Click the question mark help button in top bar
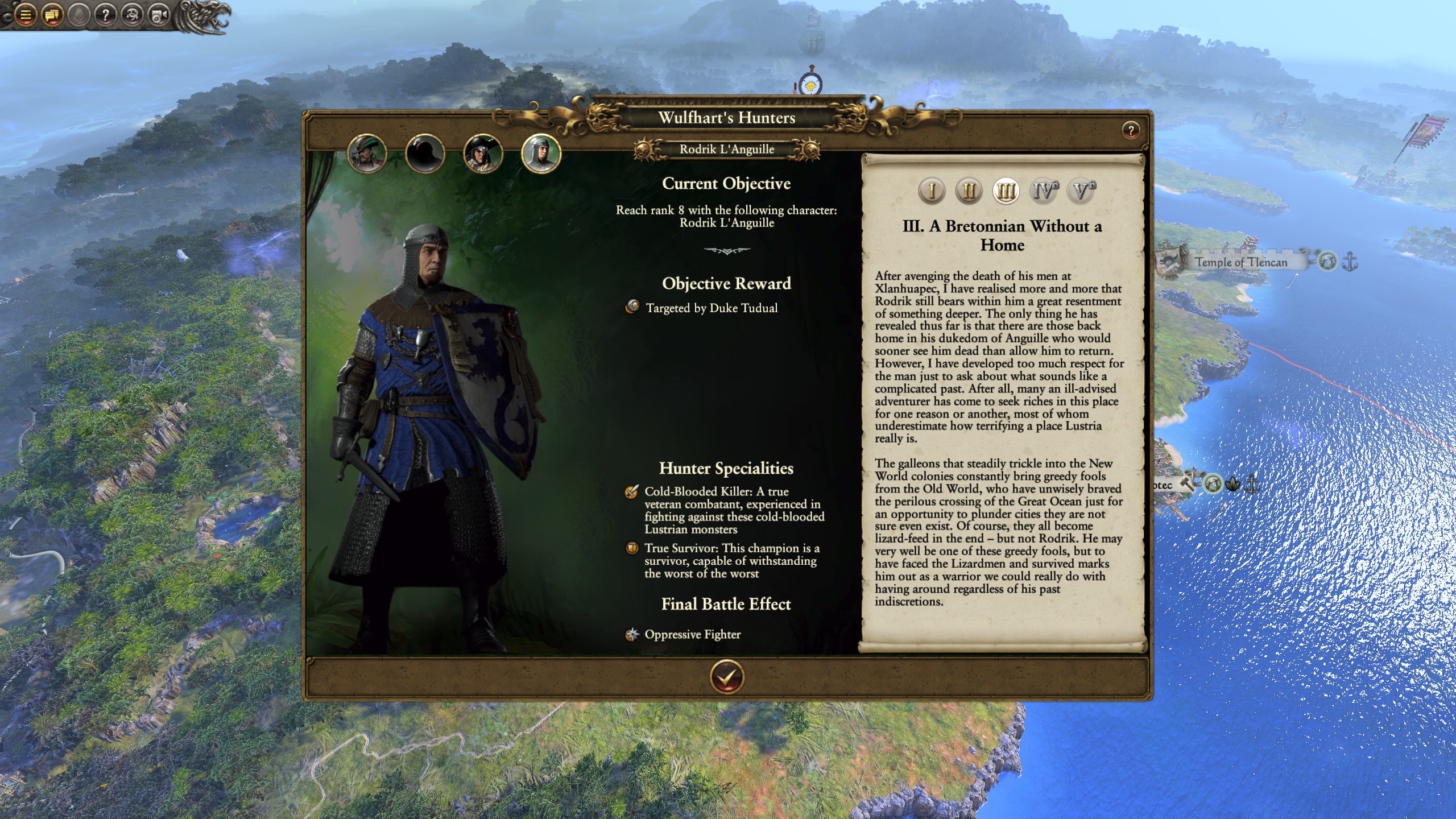Image resolution: width=1456 pixels, height=819 pixels. tap(106, 15)
